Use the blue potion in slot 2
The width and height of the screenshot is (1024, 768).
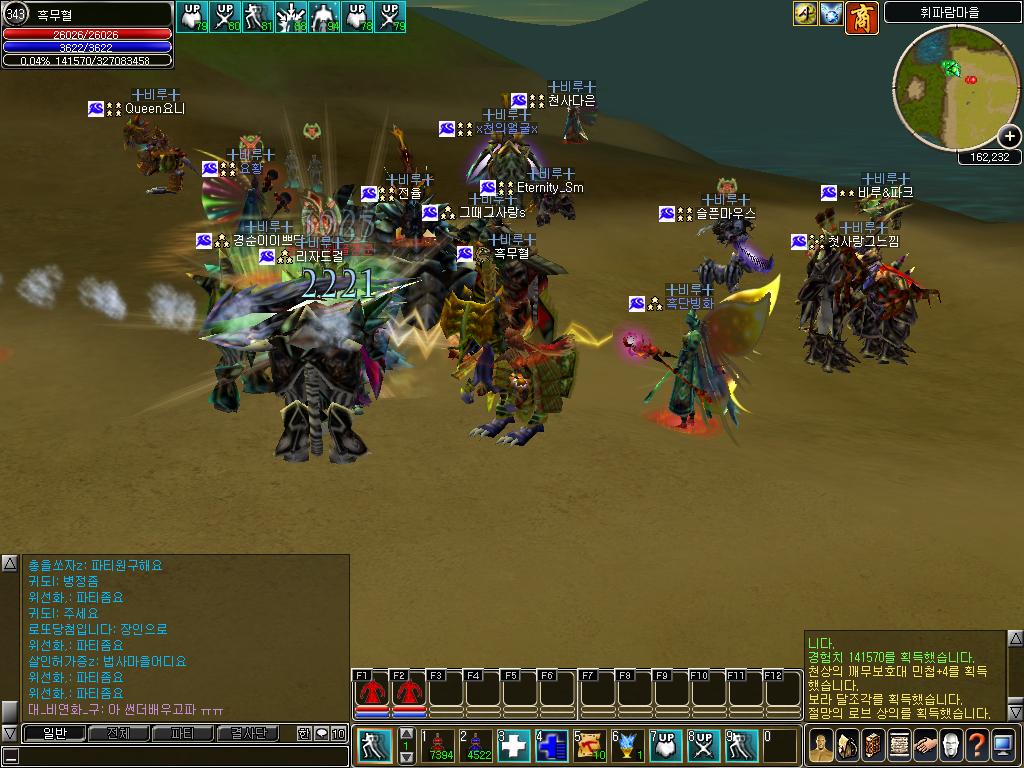476,746
